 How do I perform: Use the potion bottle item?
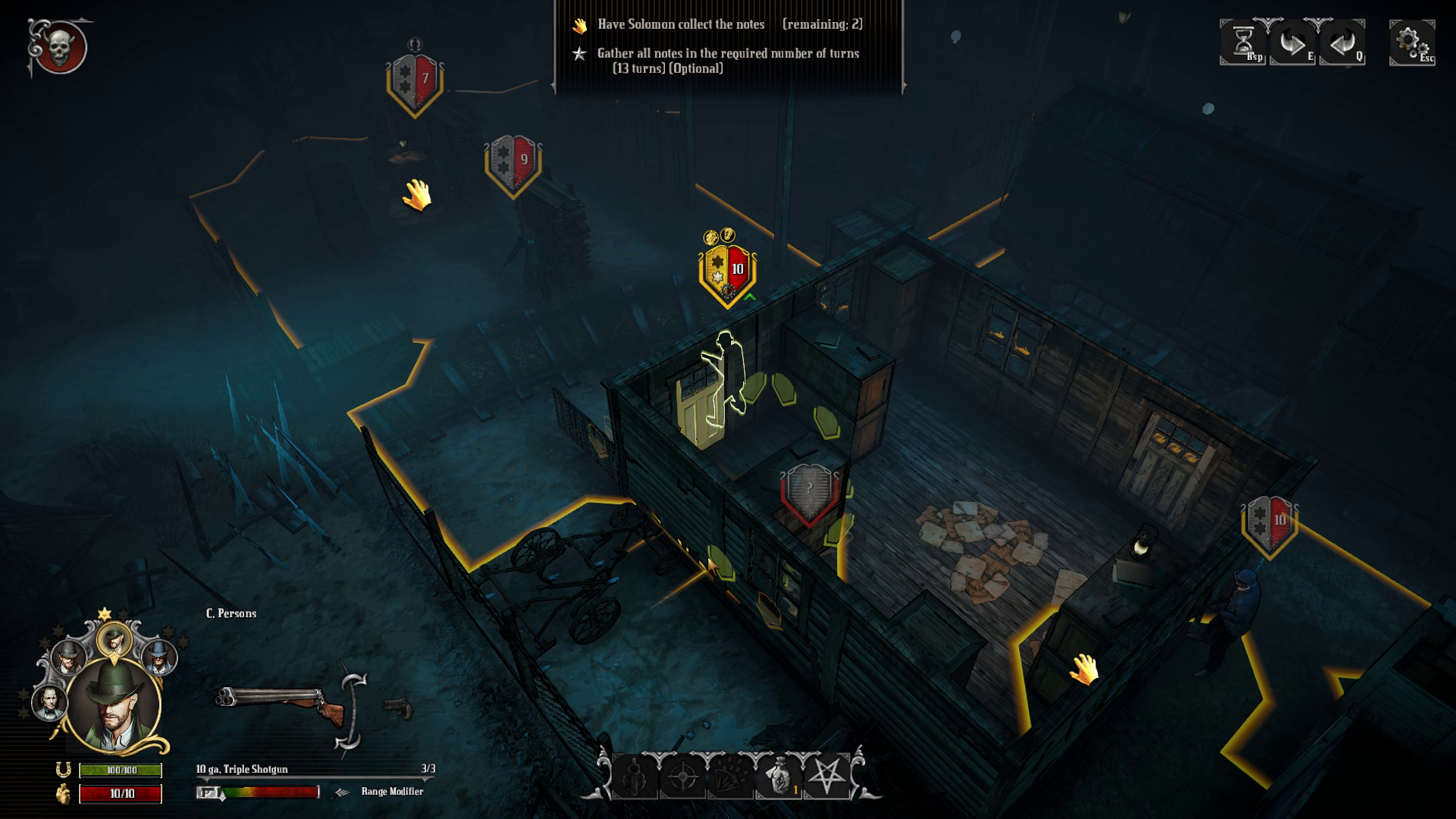coord(779,777)
